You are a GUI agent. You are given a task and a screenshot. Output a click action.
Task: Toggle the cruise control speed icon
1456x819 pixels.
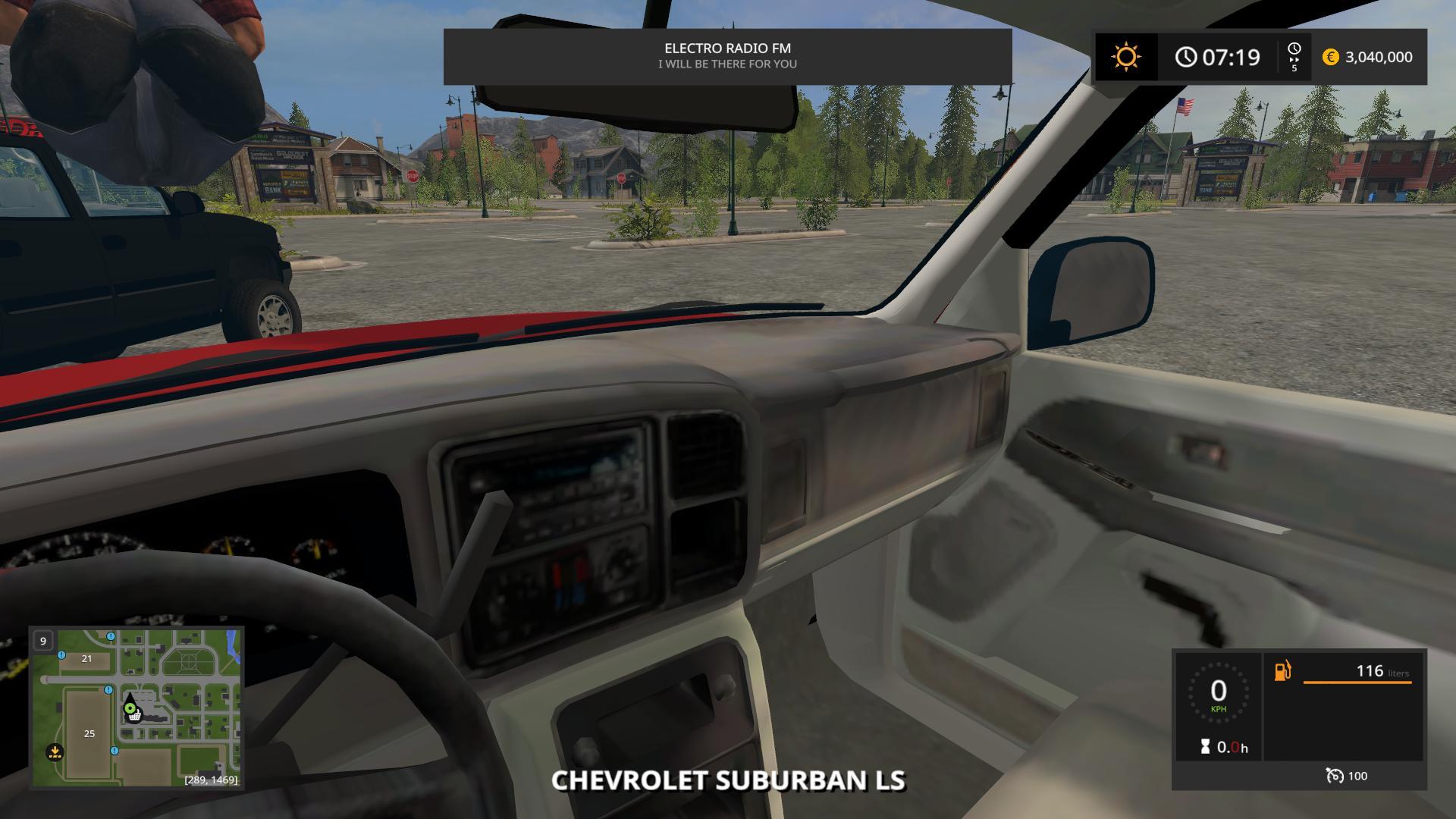point(1334,775)
